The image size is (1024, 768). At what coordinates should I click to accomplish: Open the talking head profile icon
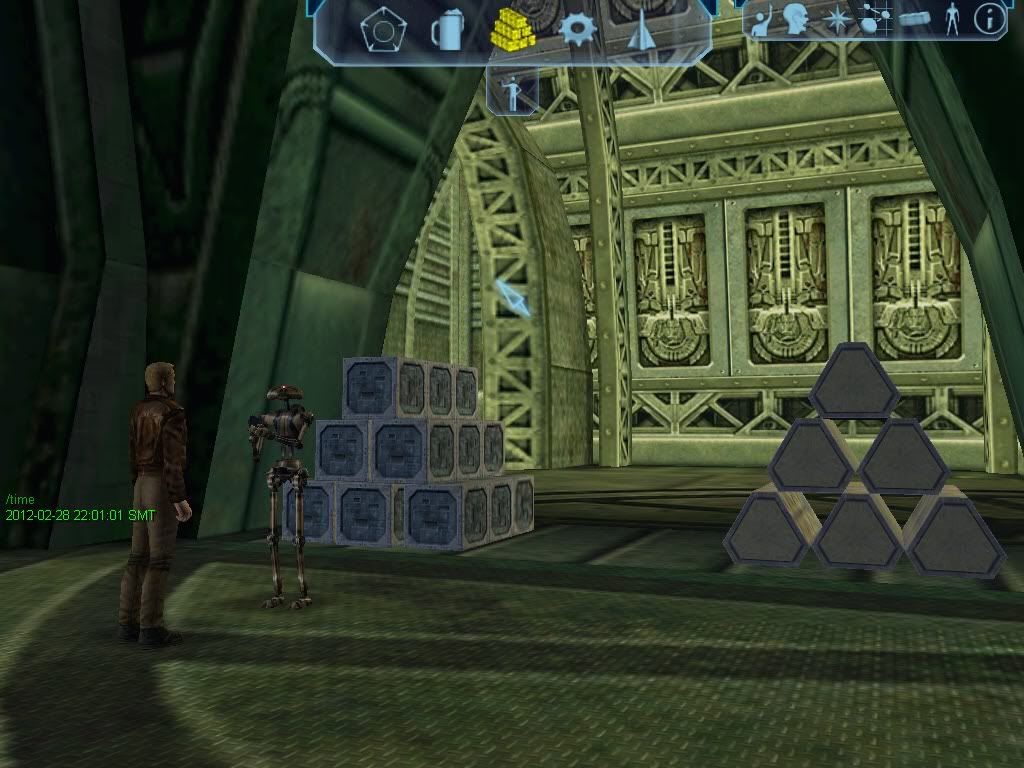point(796,19)
